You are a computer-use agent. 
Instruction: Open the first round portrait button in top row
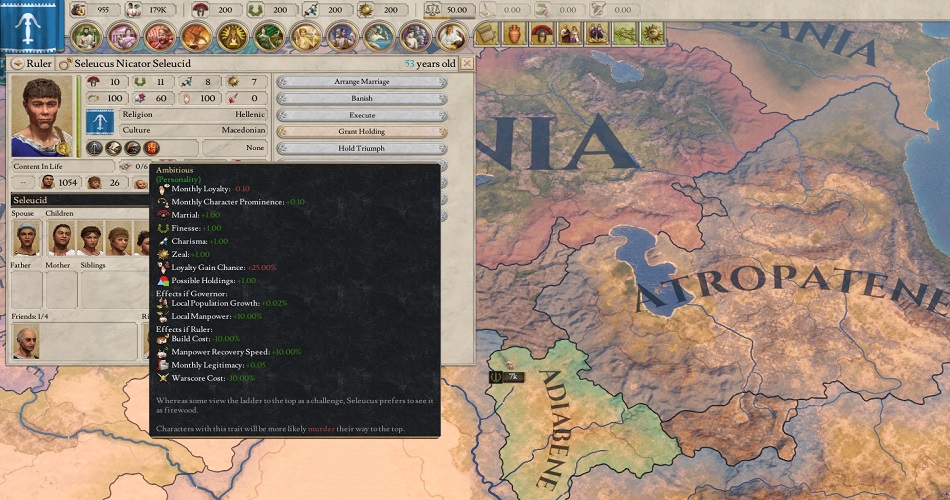86,37
